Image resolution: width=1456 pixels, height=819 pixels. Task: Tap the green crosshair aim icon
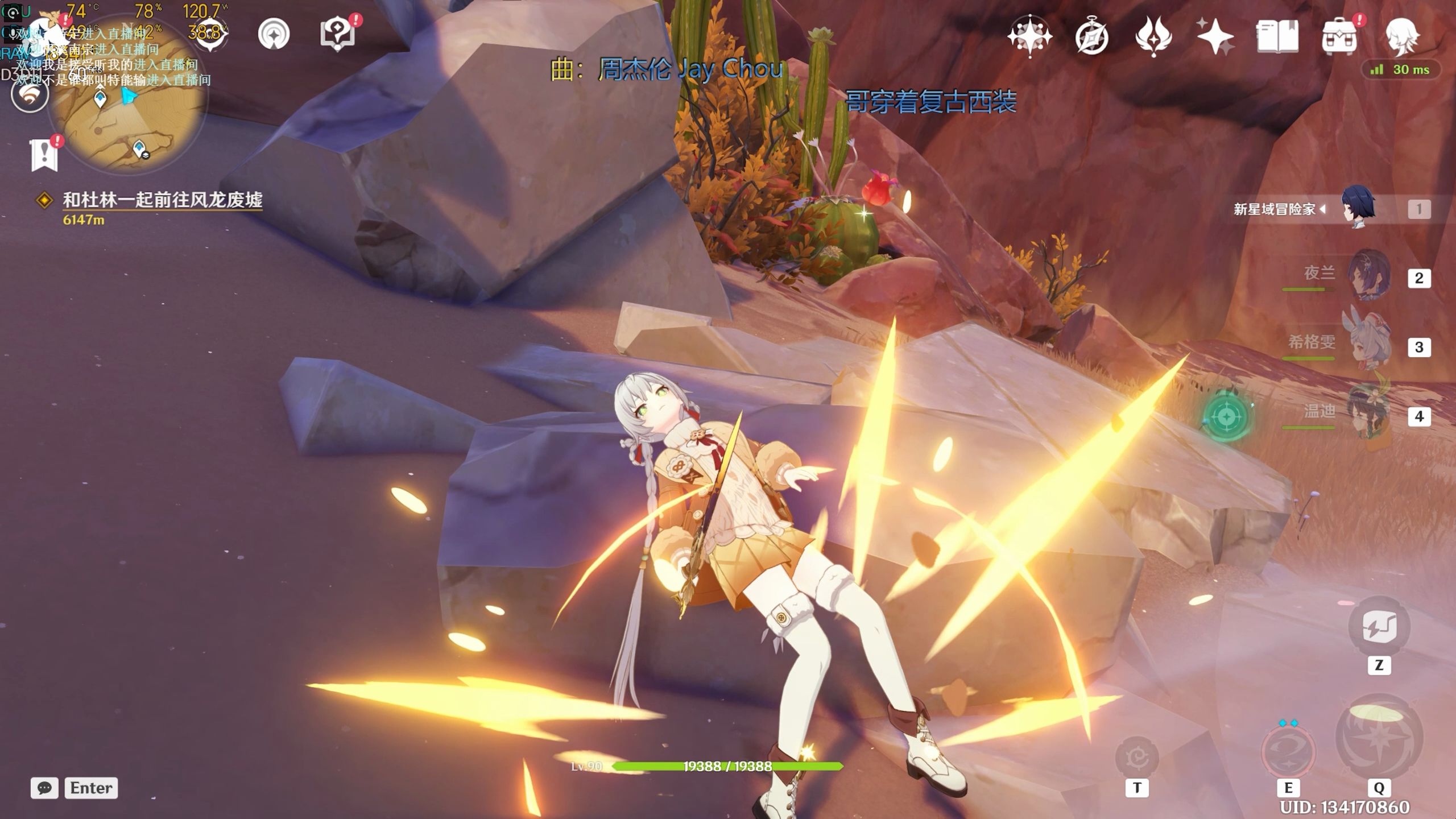[1226, 417]
